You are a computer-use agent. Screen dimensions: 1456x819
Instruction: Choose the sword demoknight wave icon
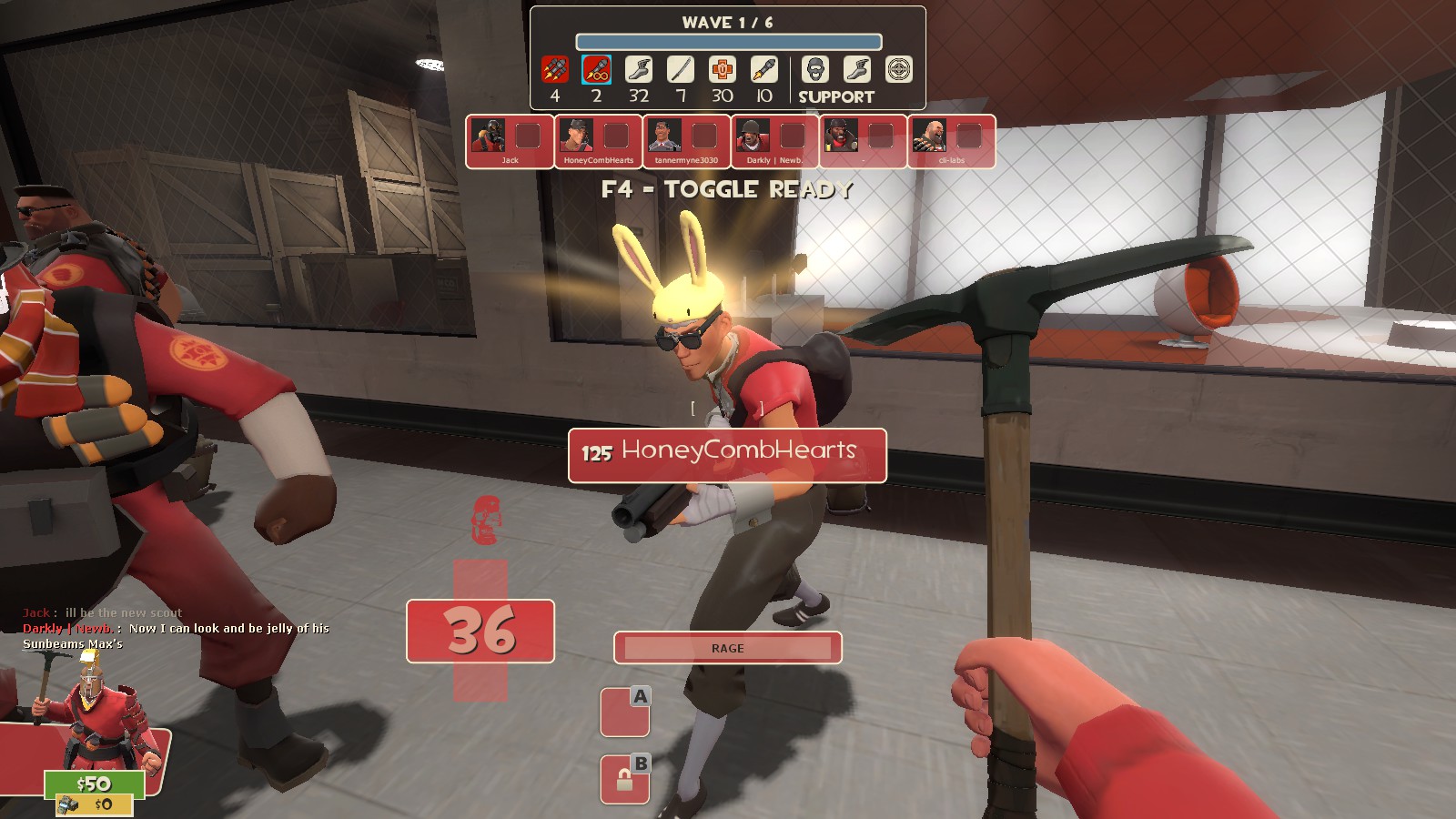[681, 70]
